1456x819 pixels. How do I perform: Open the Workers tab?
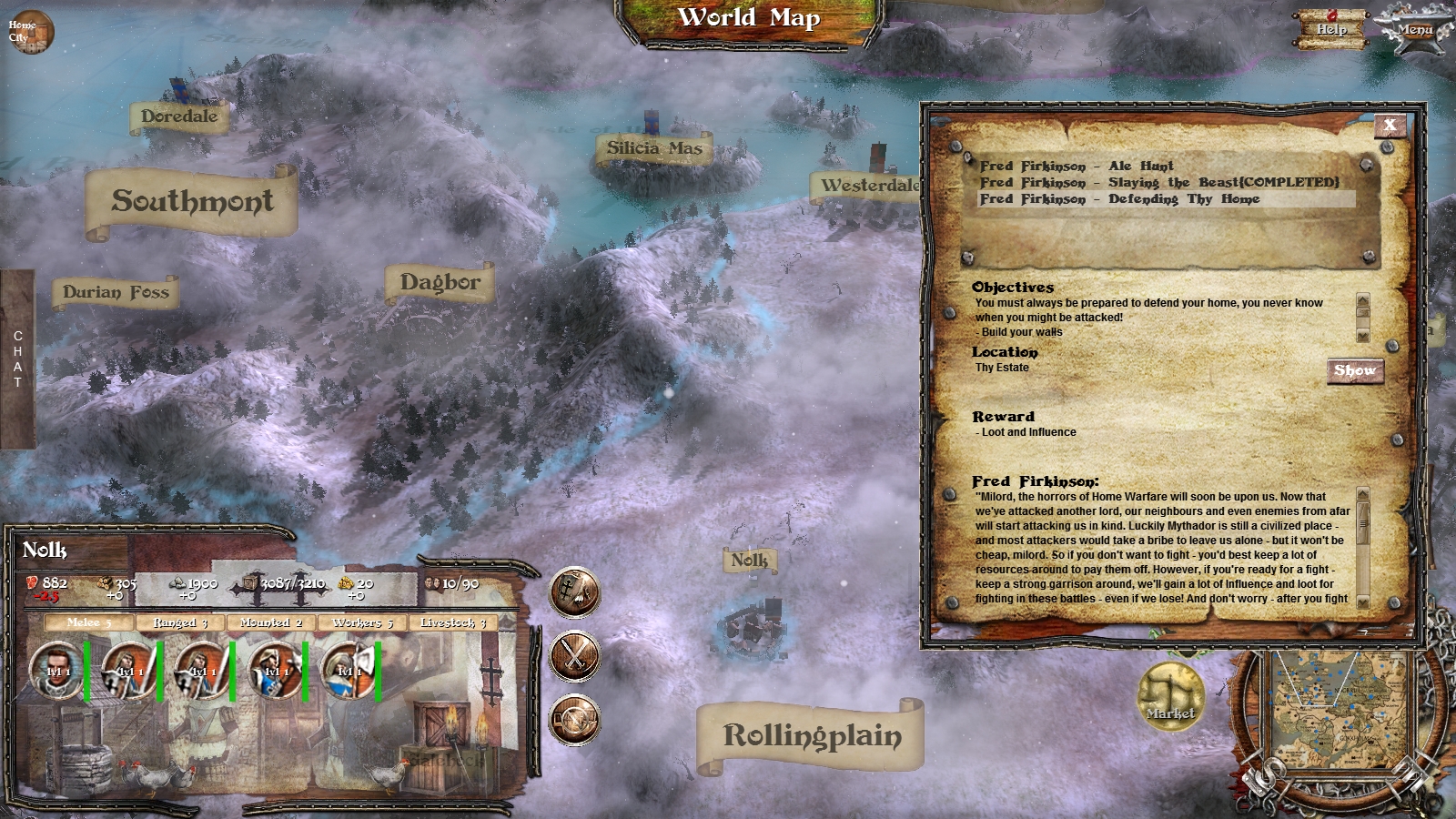click(x=362, y=622)
